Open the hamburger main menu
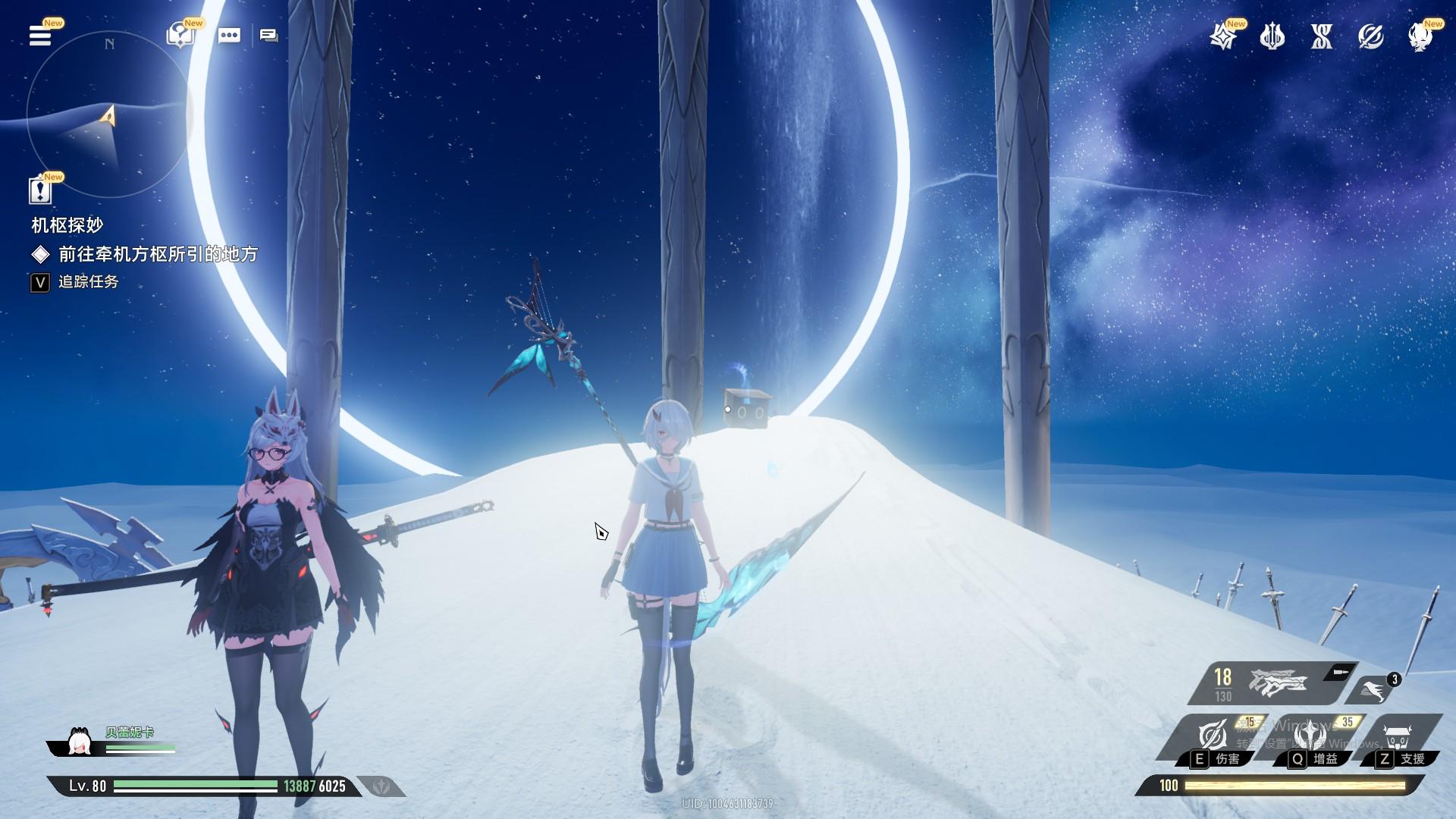The width and height of the screenshot is (1456, 819). 39,36
